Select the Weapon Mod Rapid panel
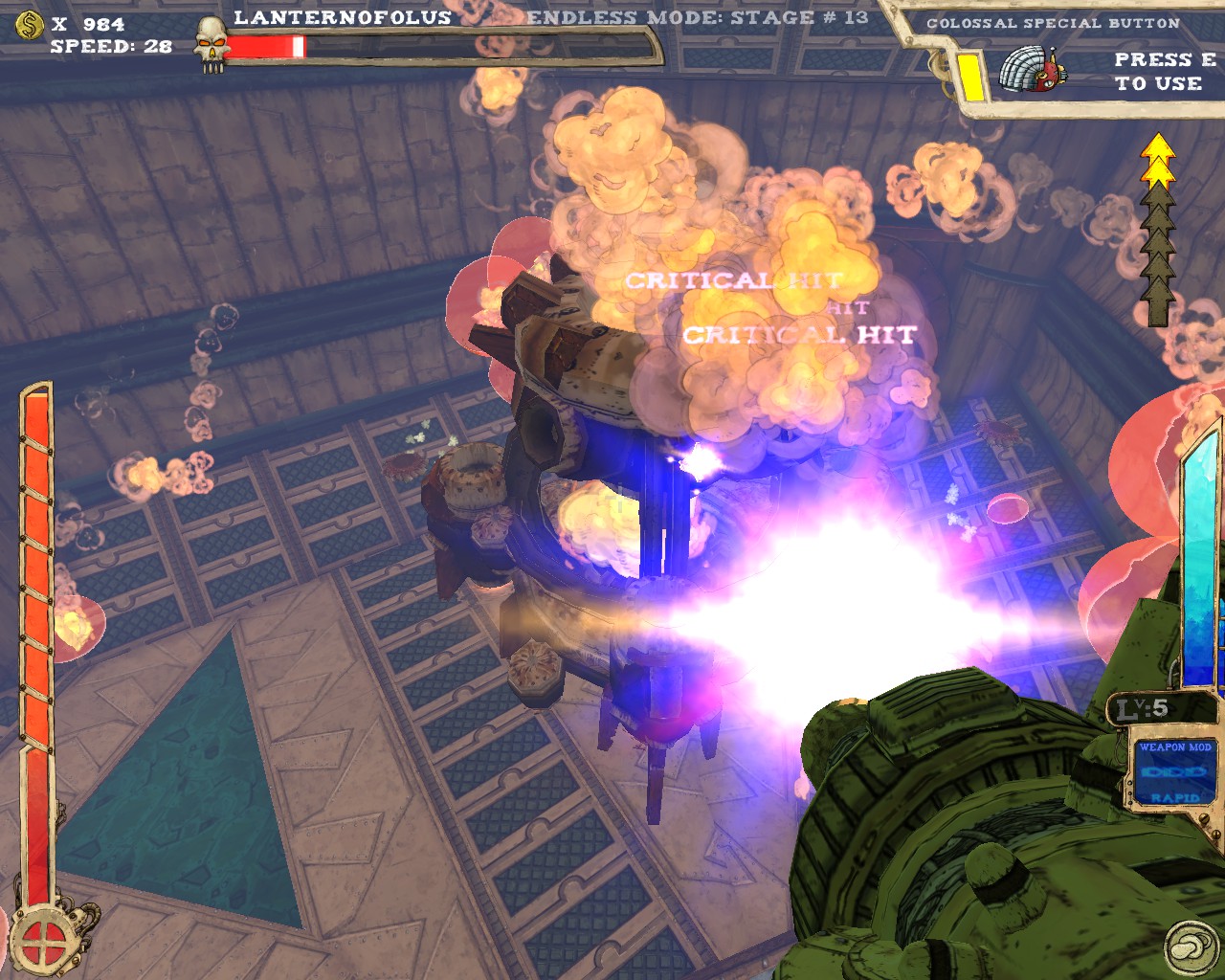Screen dimensions: 1225x980 [1174, 771]
